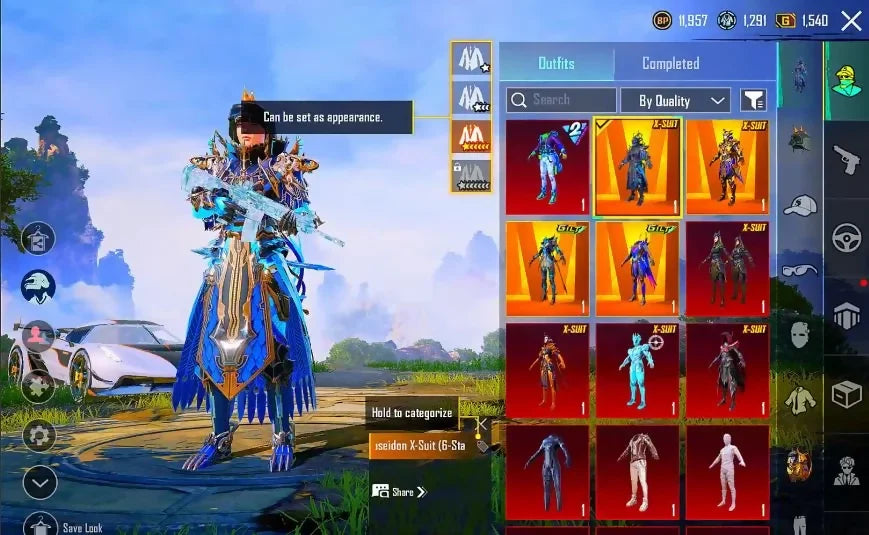Viewport: 869px width, 535px height.
Task: Open the face mask category
Action: [800, 334]
